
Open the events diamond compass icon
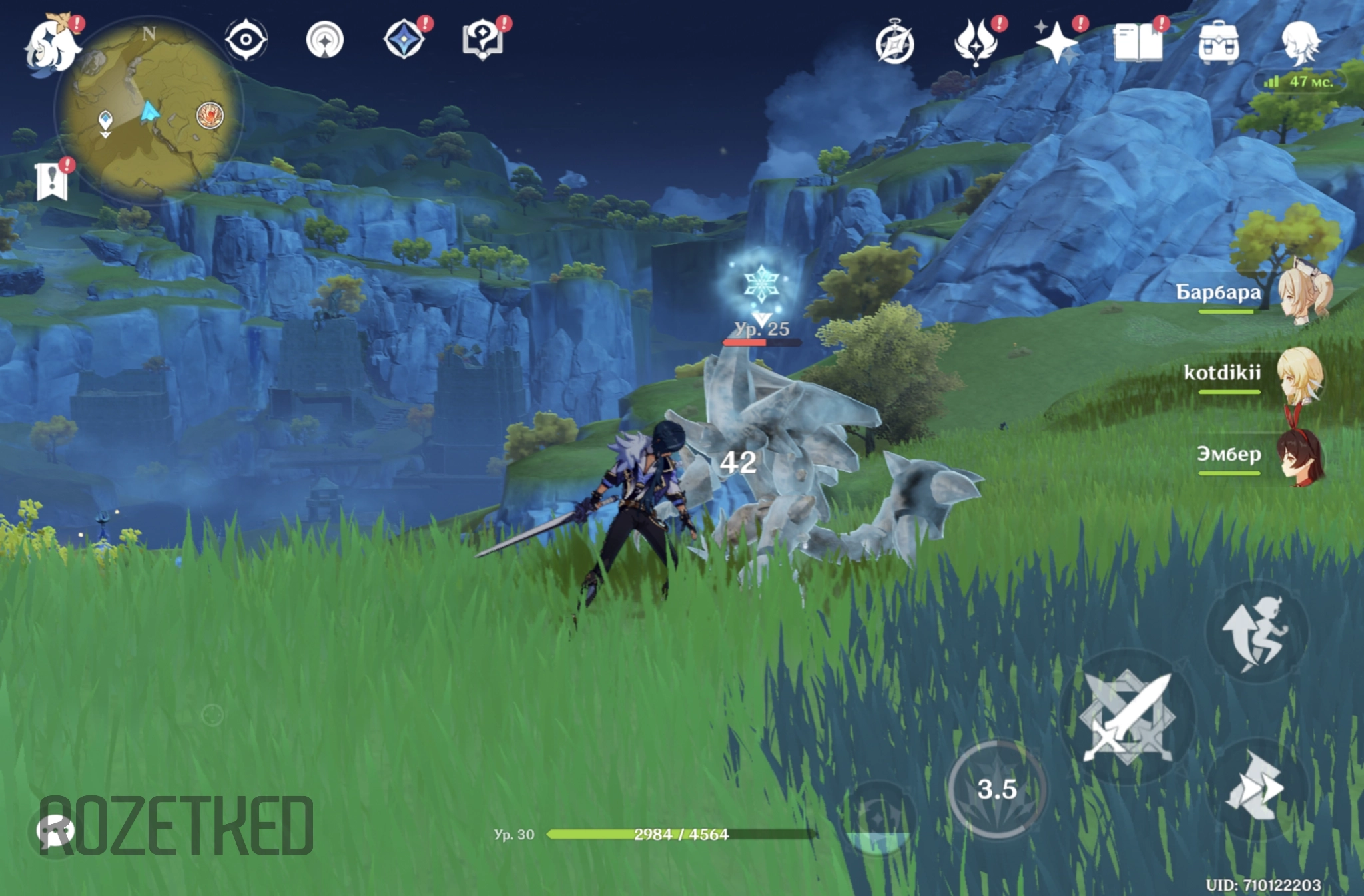(404, 40)
